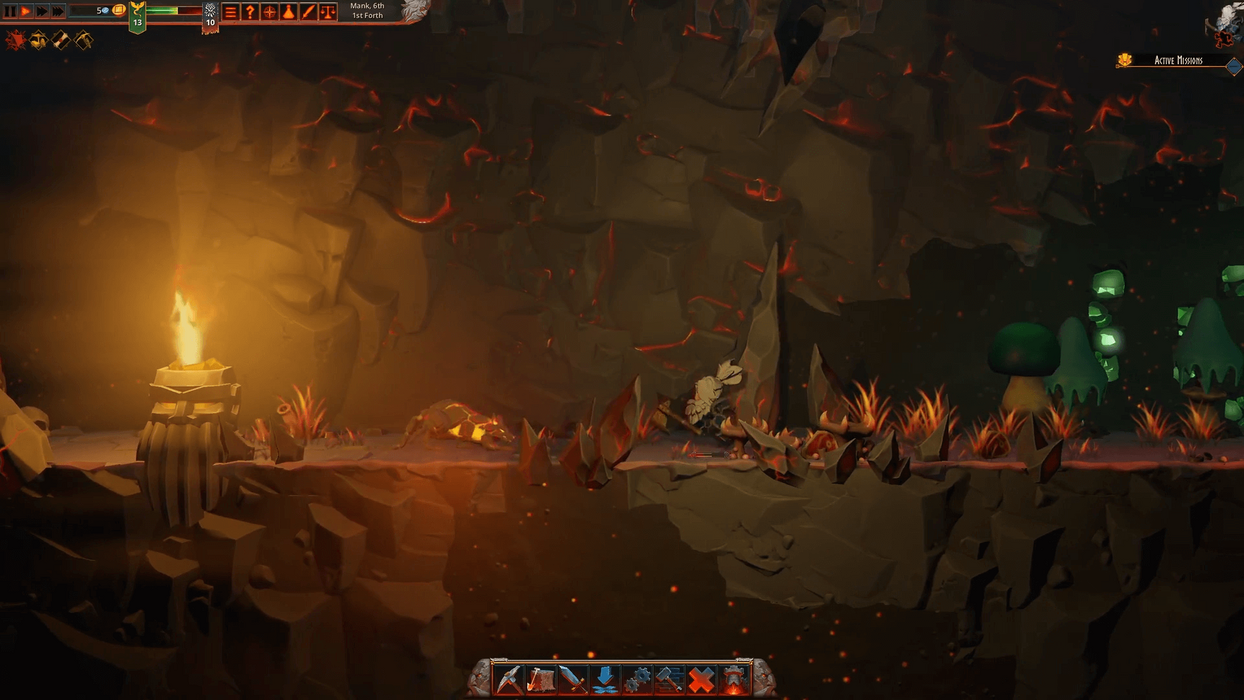Viewport: 1244px width, 700px height.
Task: Open the forge furnace tool
Action: click(735, 679)
